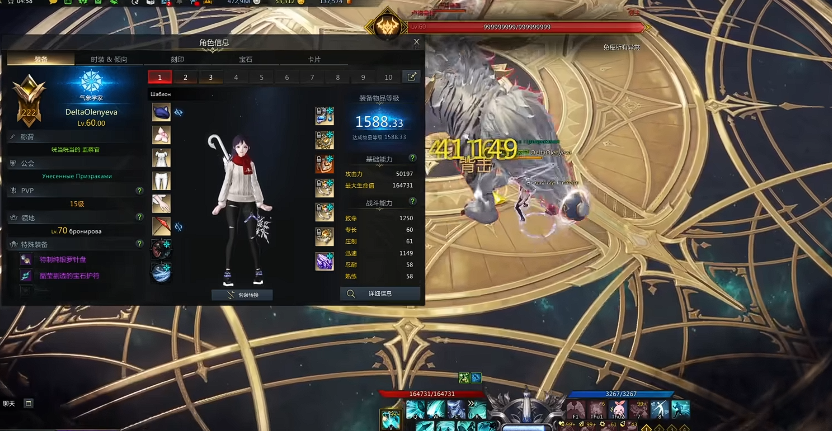
Task: Close the character info window
Action: point(416,42)
